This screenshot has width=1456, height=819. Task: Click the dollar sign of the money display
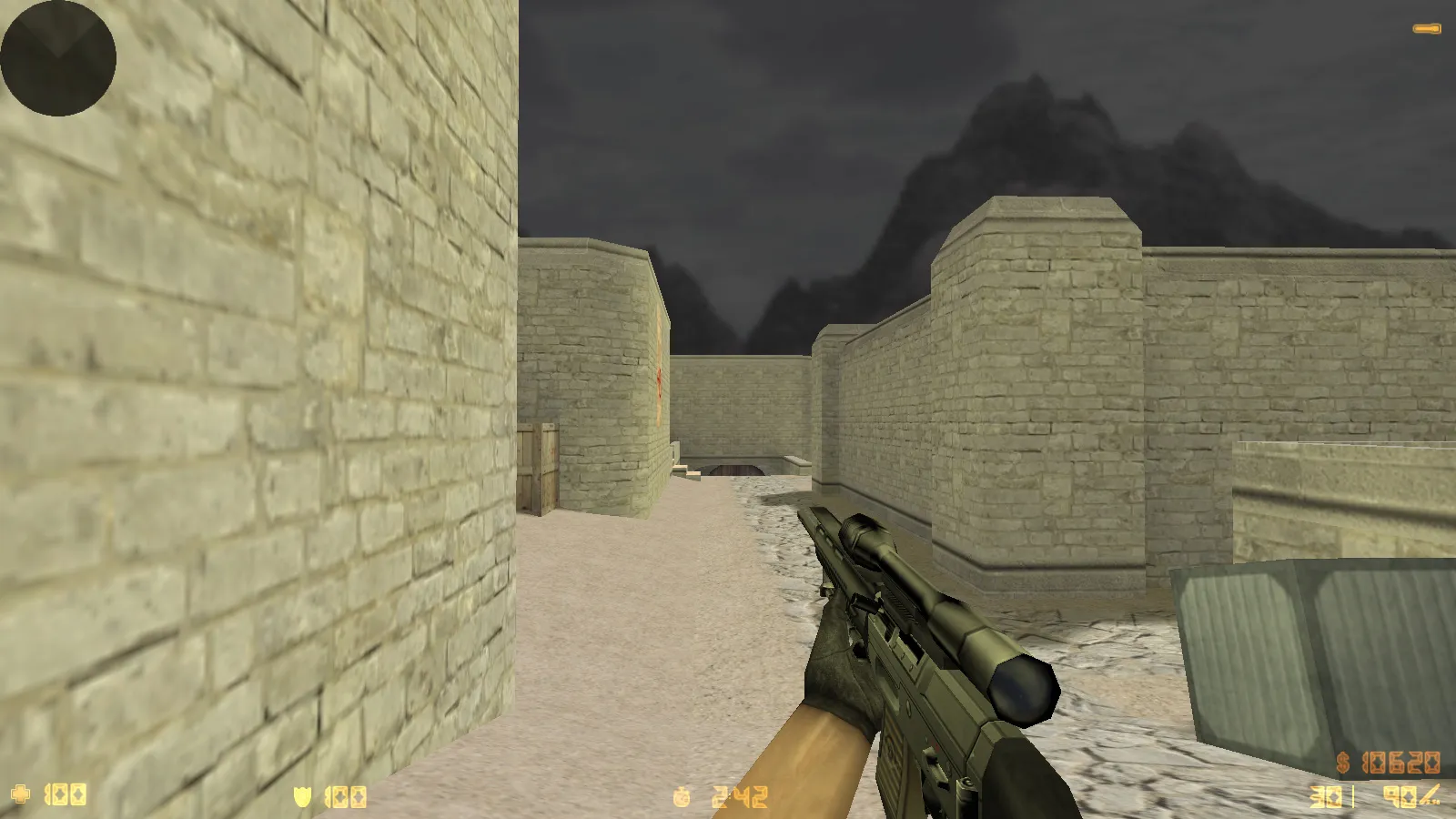pyautogui.click(x=1345, y=763)
